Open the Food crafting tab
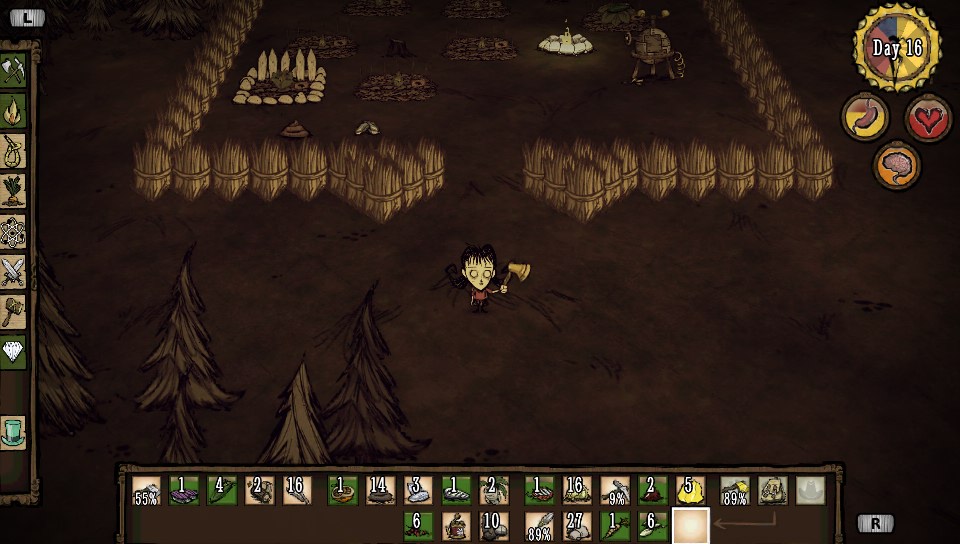960x544 pixels. (15, 190)
